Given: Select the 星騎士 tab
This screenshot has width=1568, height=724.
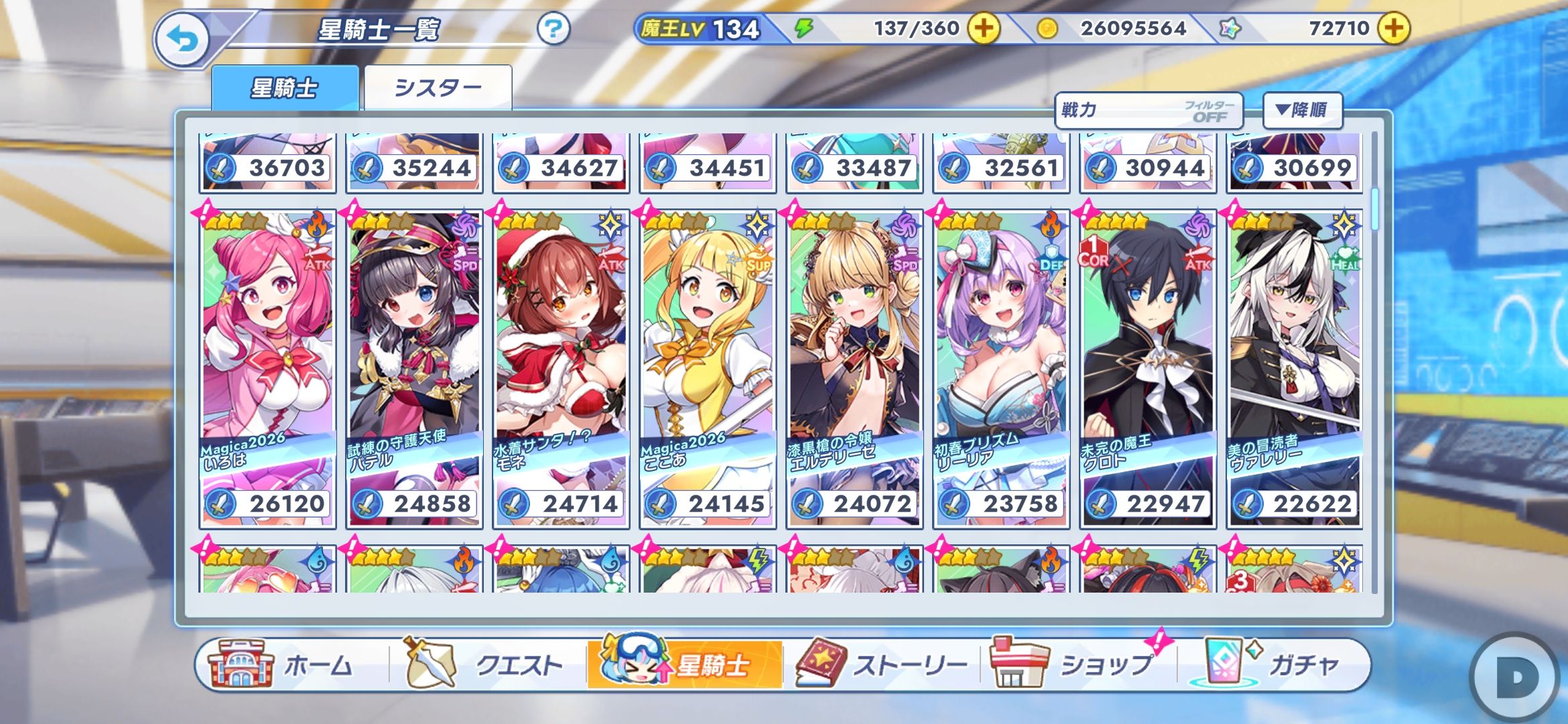Looking at the screenshot, I should 285,88.
